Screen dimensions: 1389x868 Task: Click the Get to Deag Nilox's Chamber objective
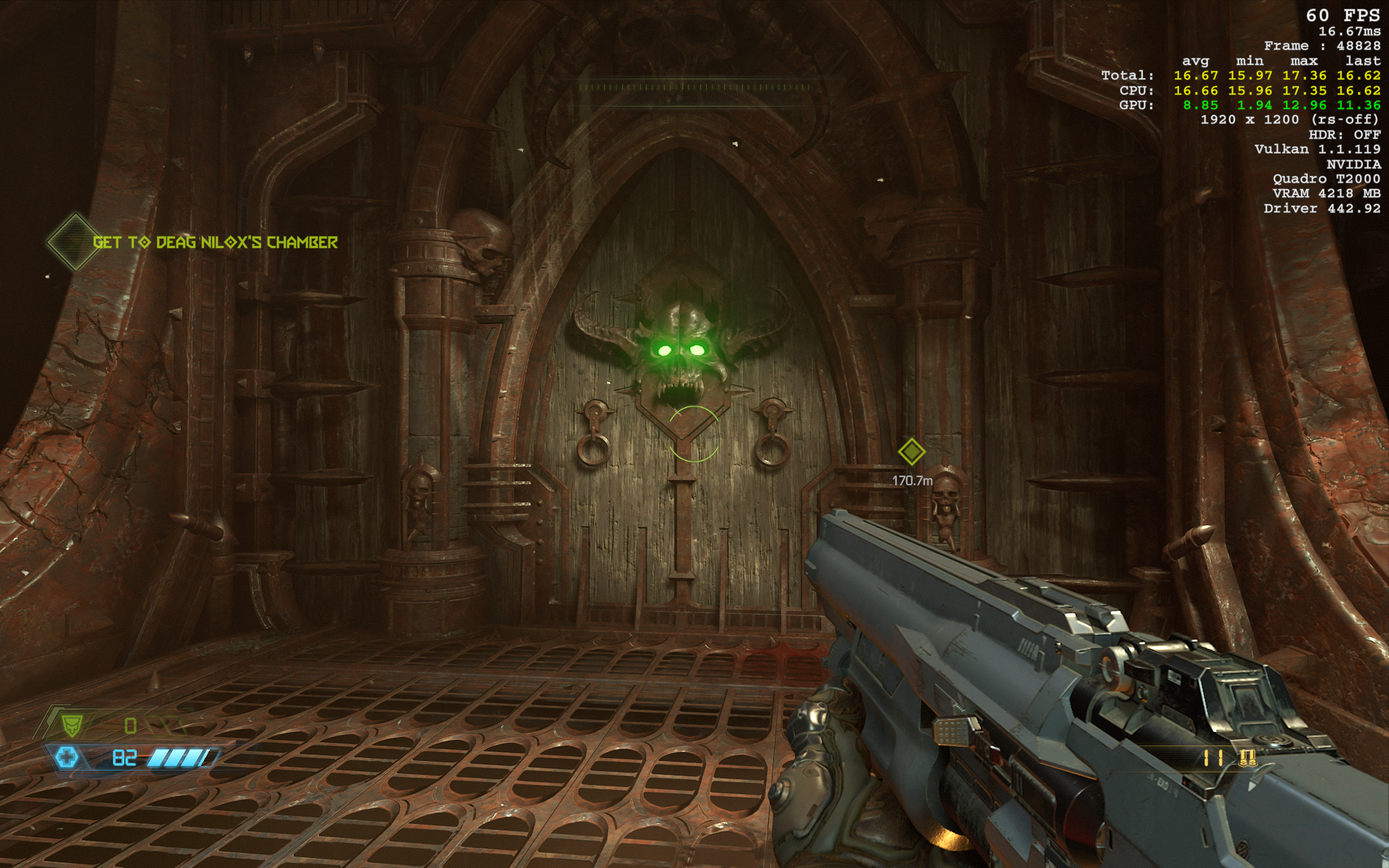click(x=215, y=242)
